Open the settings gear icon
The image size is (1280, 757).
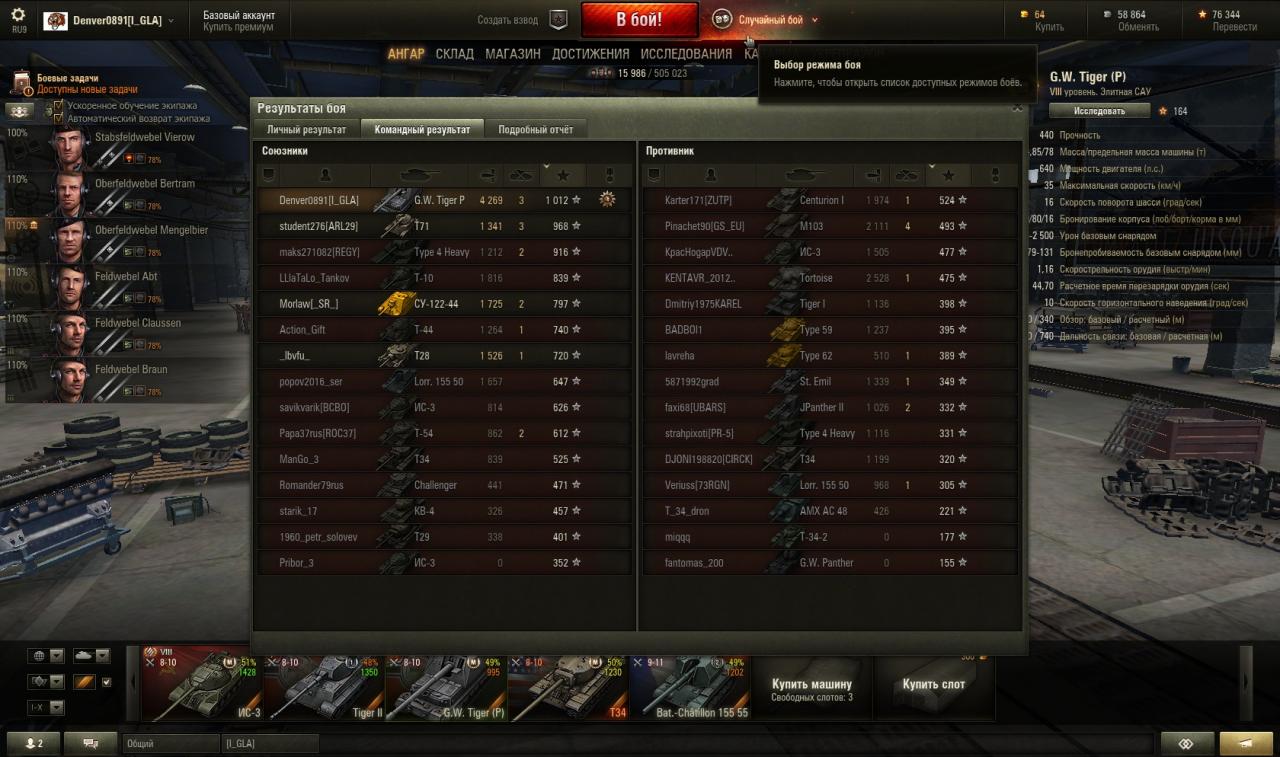point(18,14)
